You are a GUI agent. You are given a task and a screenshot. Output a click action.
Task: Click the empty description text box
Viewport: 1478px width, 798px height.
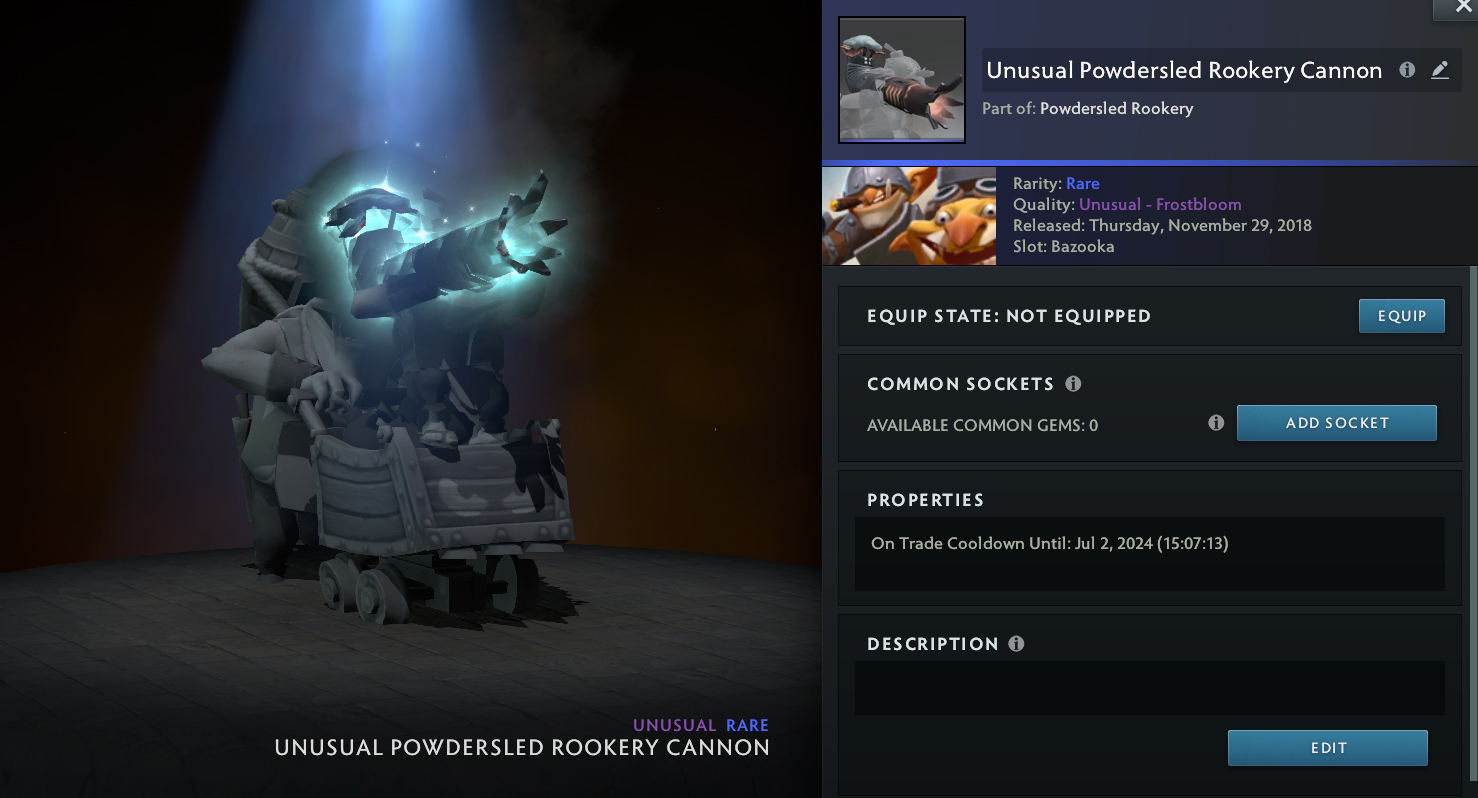[1149, 688]
